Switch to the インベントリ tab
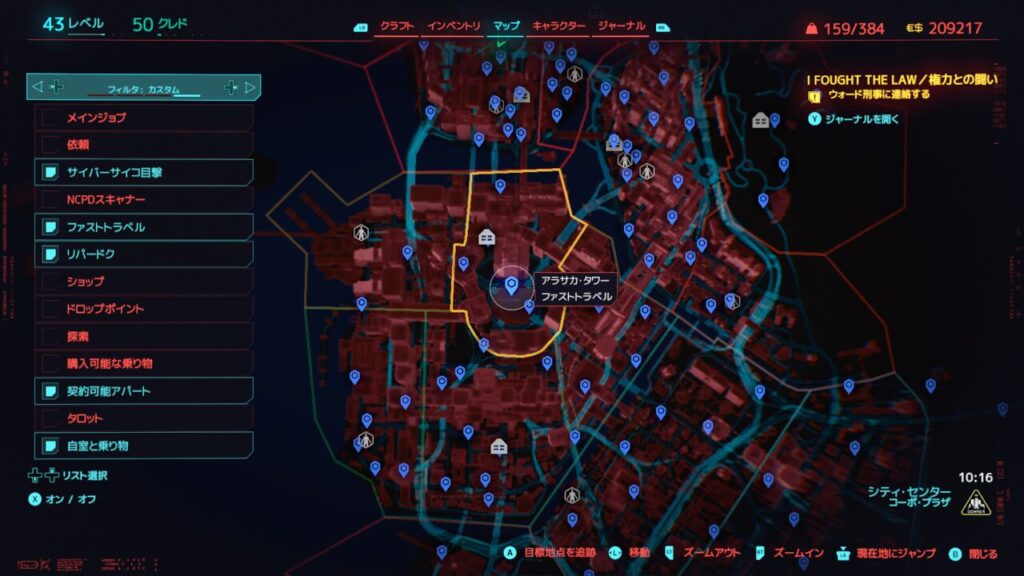 [454, 26]
